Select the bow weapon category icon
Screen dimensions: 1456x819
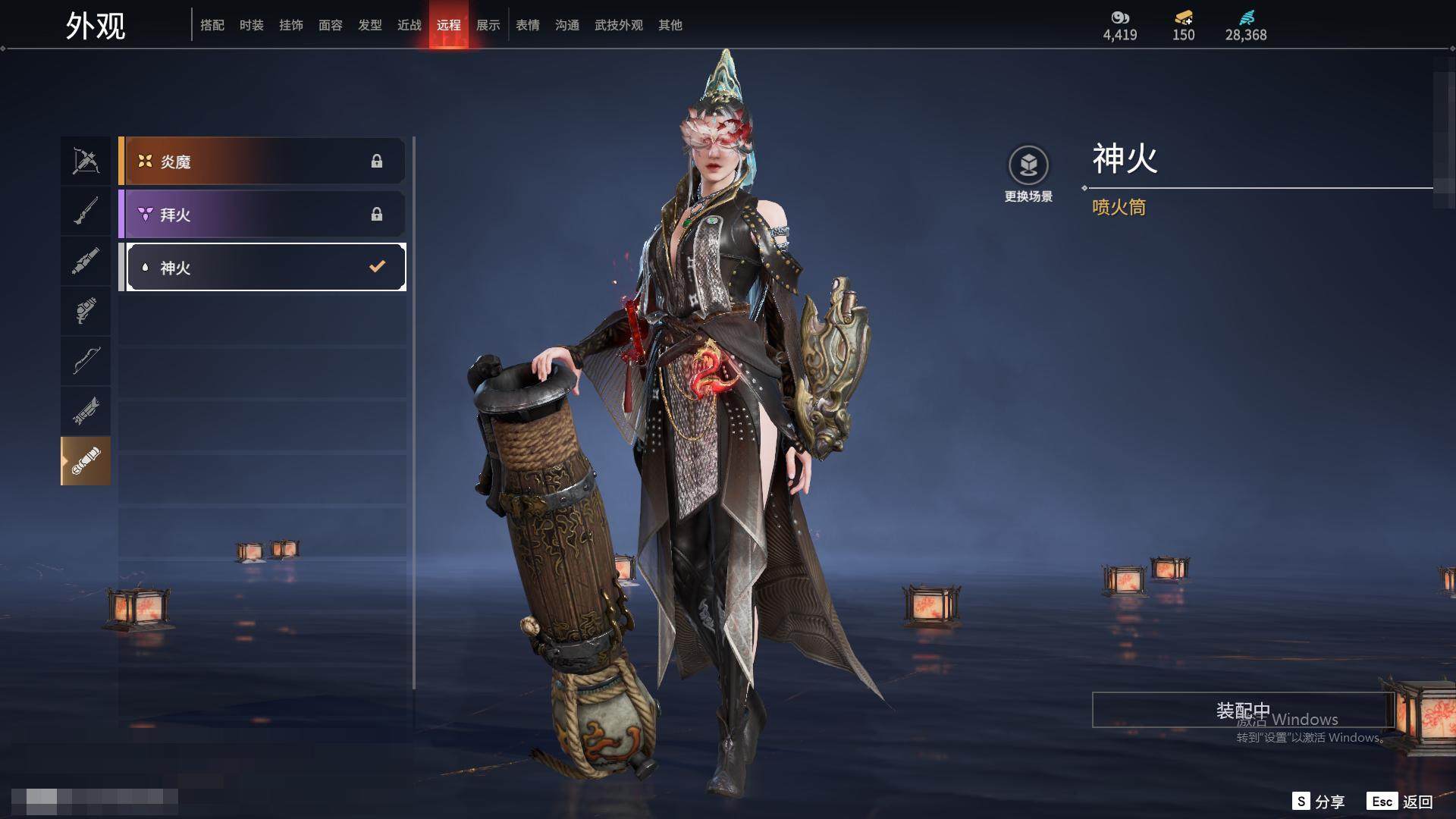click(86, 360)
